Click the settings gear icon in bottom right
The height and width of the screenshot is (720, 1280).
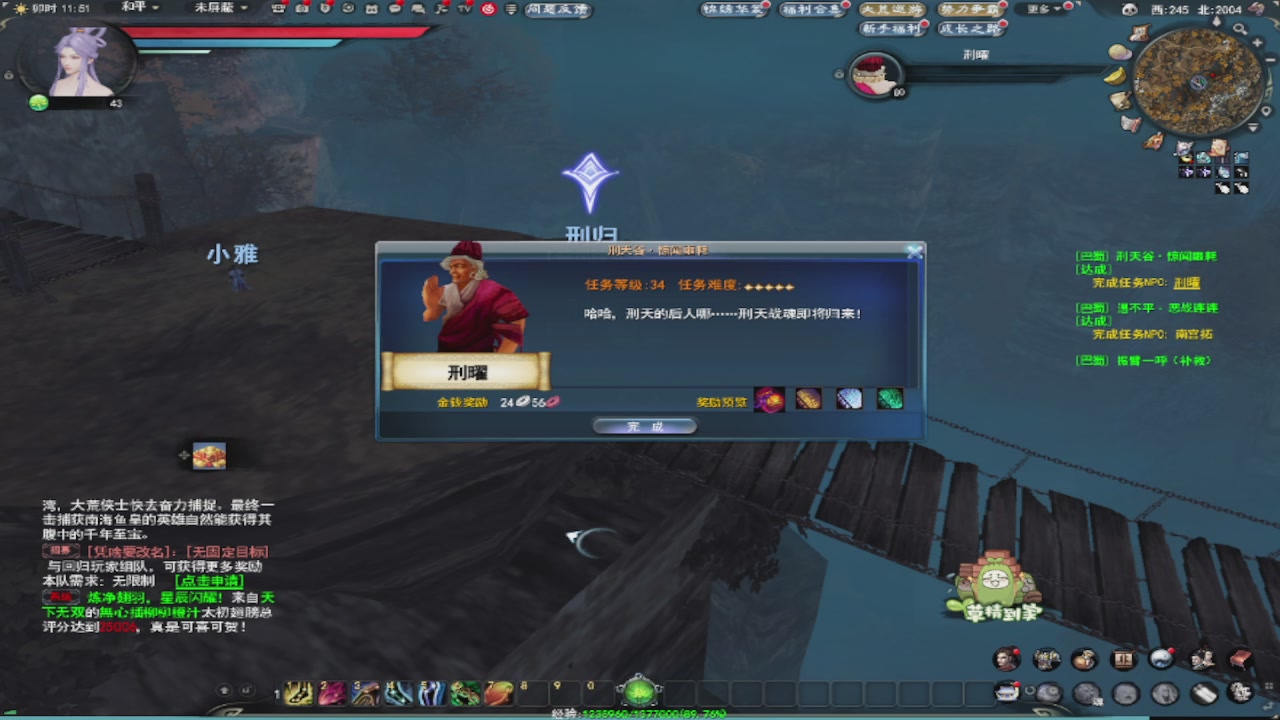click(1240, 692)
